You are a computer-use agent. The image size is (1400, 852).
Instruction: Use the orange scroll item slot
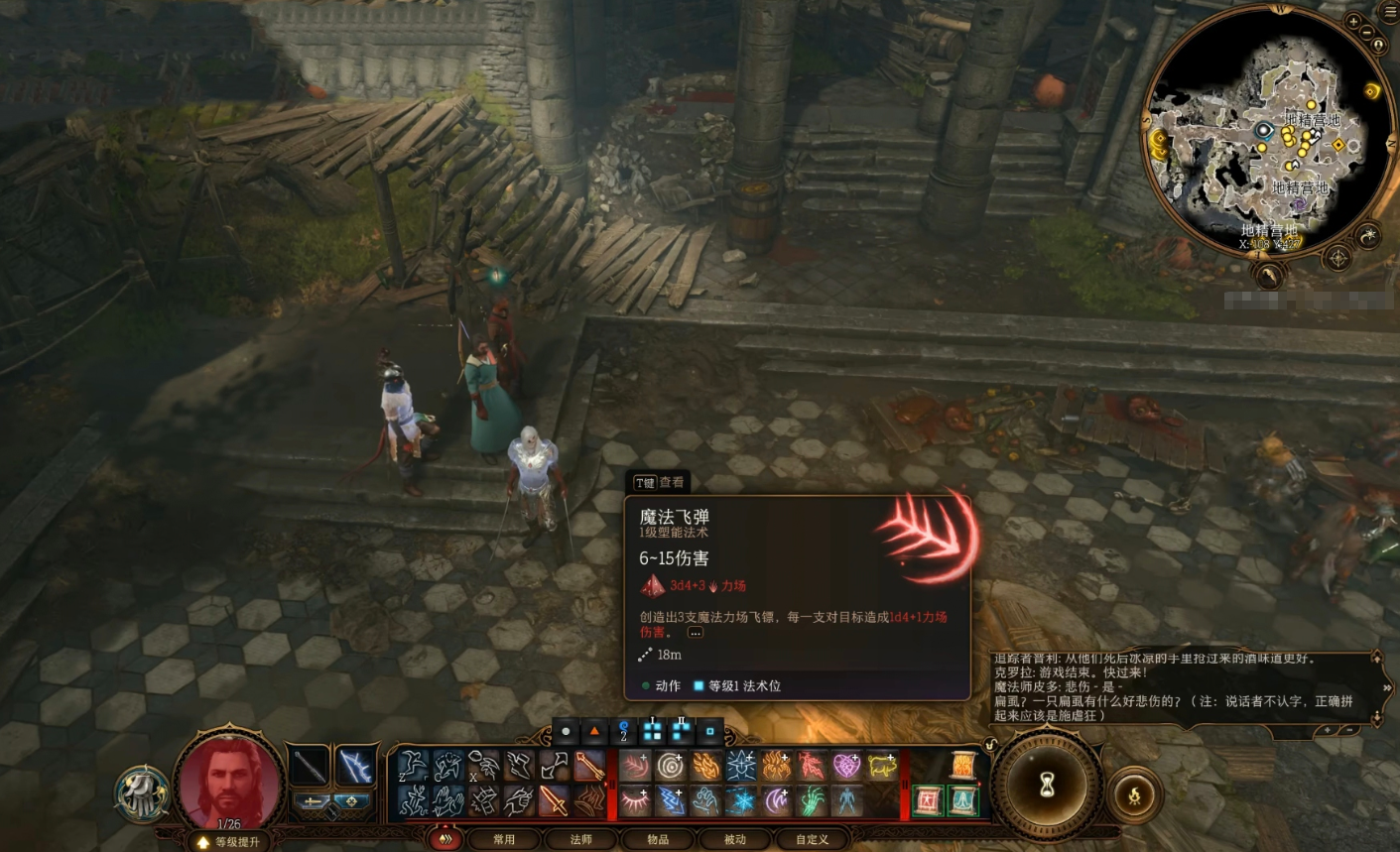coord(962,766)
